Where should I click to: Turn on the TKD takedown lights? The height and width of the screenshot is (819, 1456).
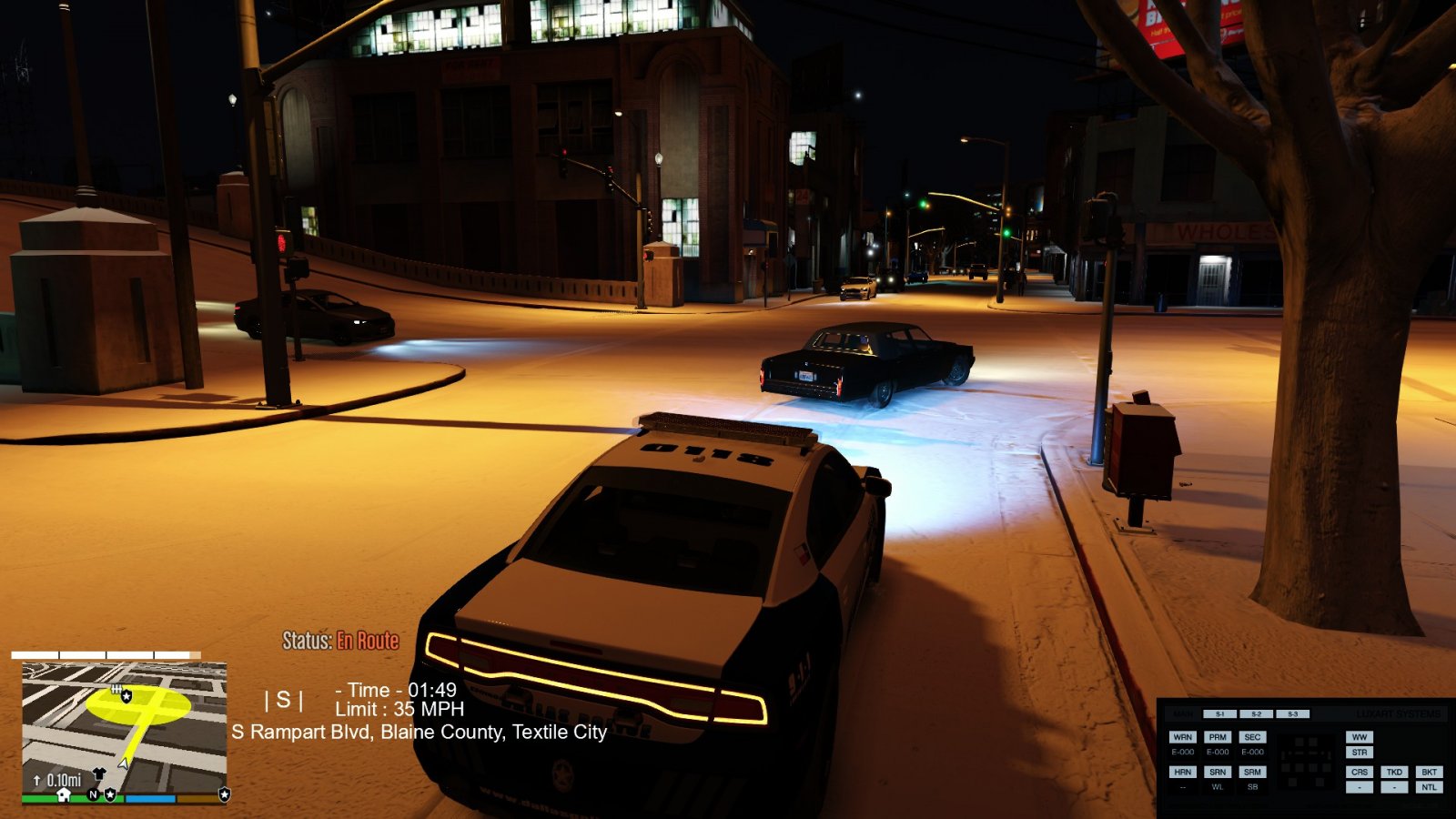(x=1394, y=772)
